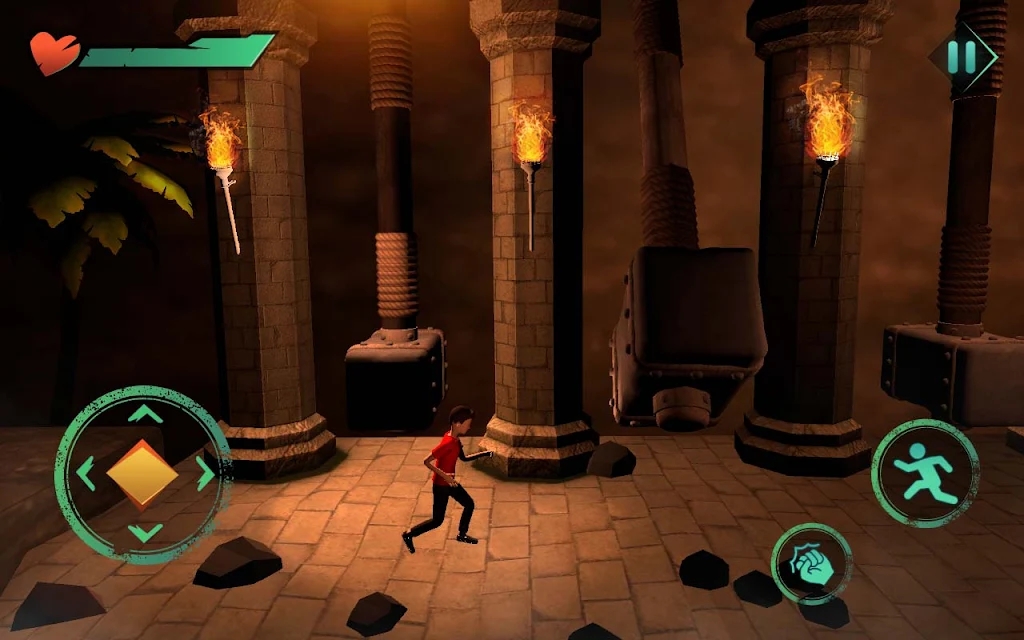The height and width of the screenshot is (640, 1024).
Task: Tap the up arrow on the movement pad
Action: pyautogui.click(x=146, y=414)
